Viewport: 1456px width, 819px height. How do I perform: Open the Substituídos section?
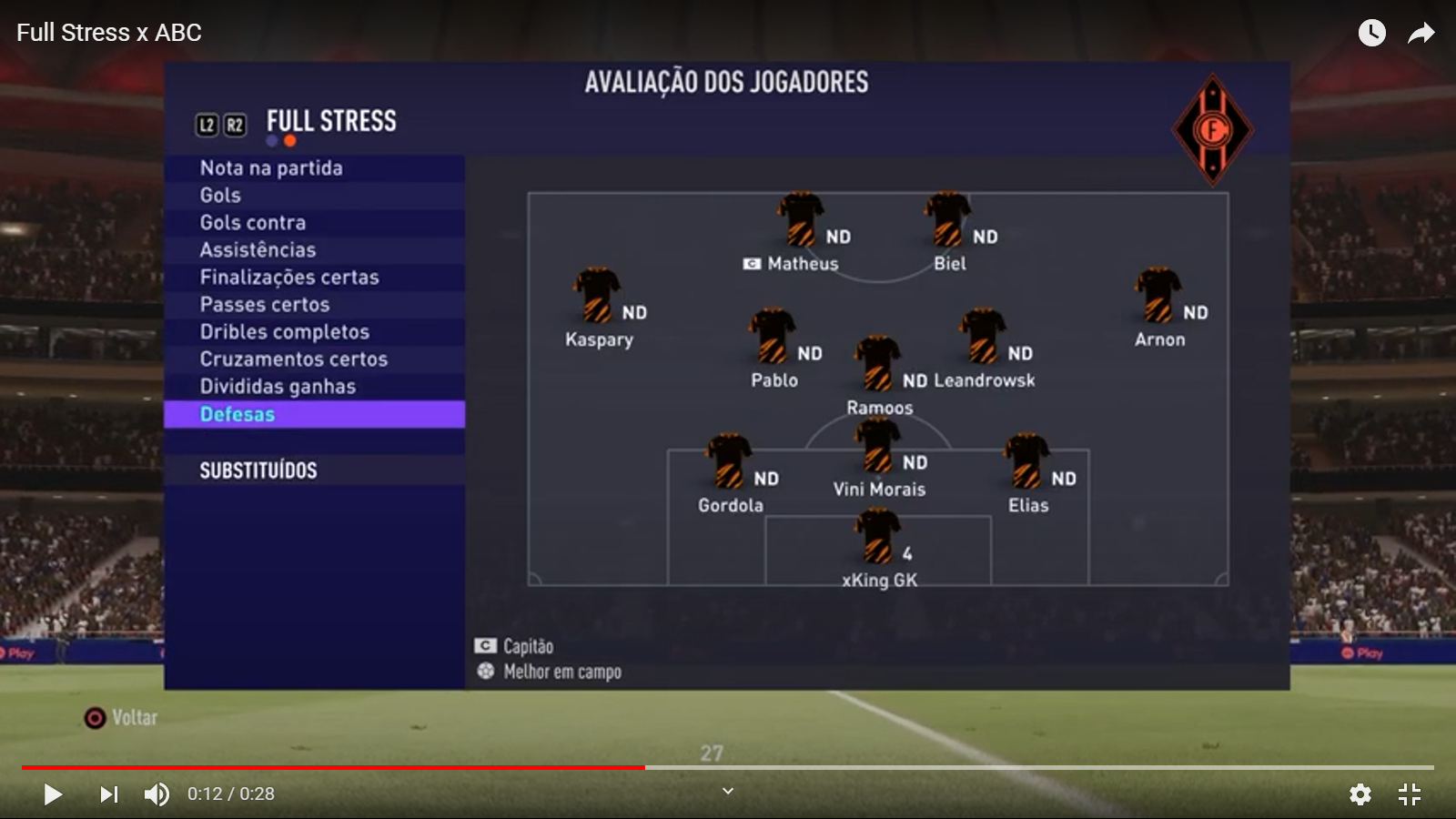(x=258, y=470)
